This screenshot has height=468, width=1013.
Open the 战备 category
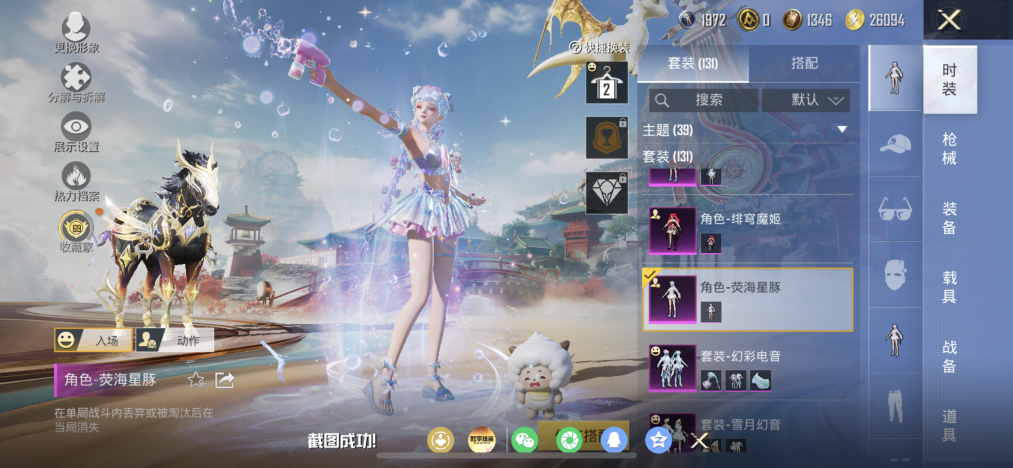click(949, 357)
